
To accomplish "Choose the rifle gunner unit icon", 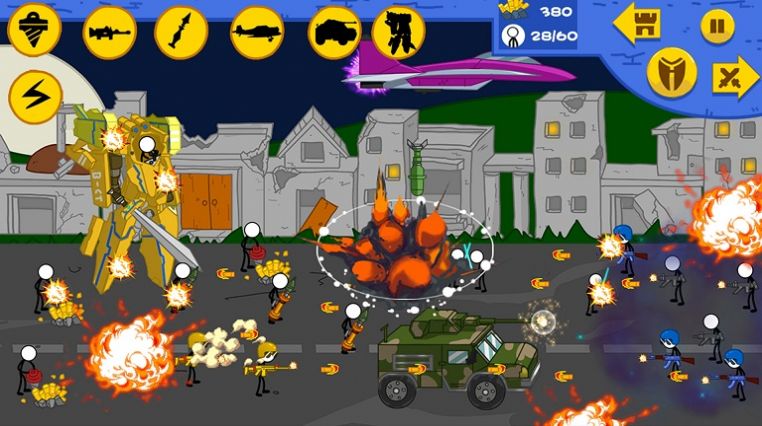I will [108, 31].
